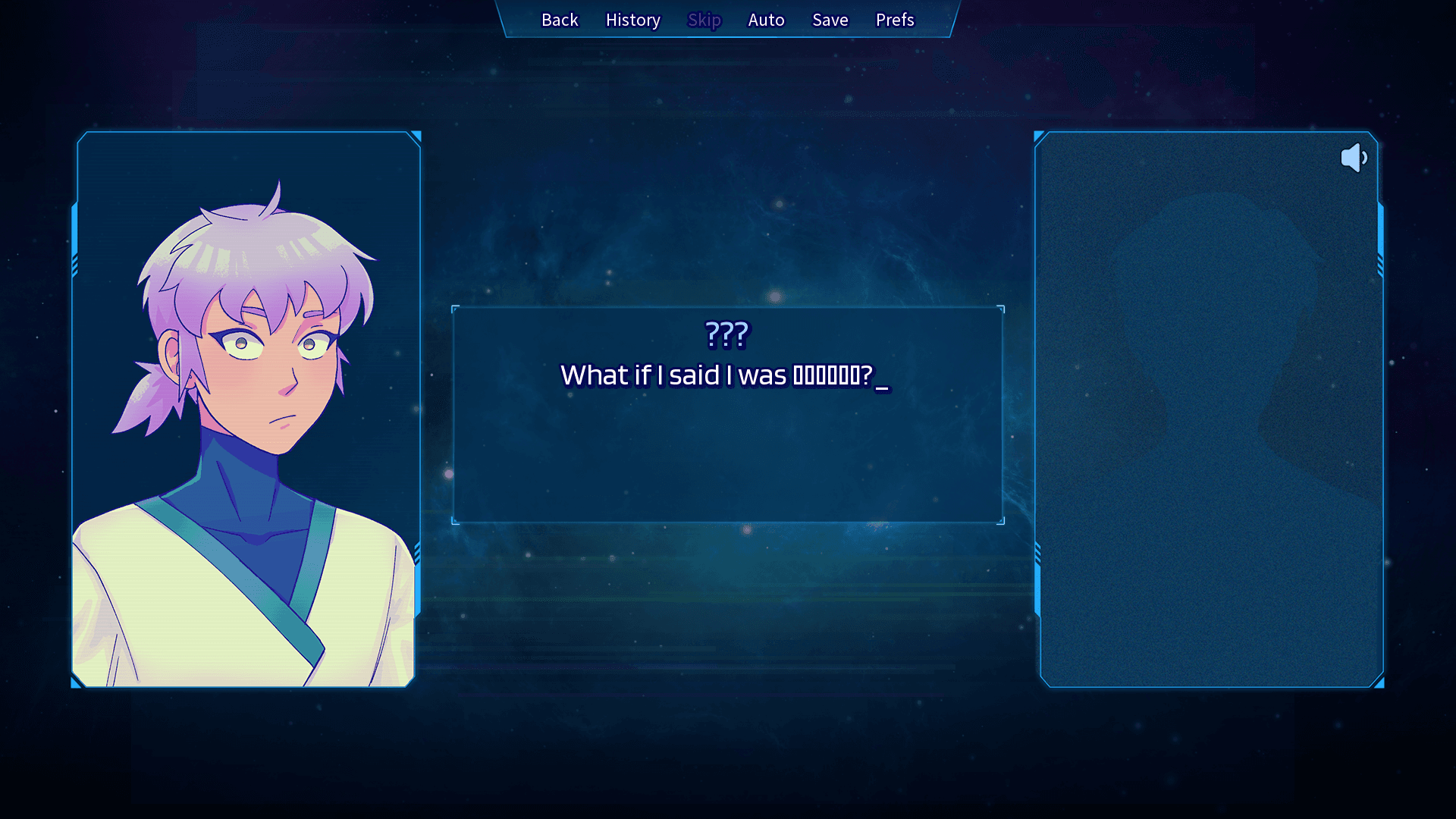Open Prefs settings
Image resolution: width=1456 pixels, height=819 pixels.
[x=895, y=20]
